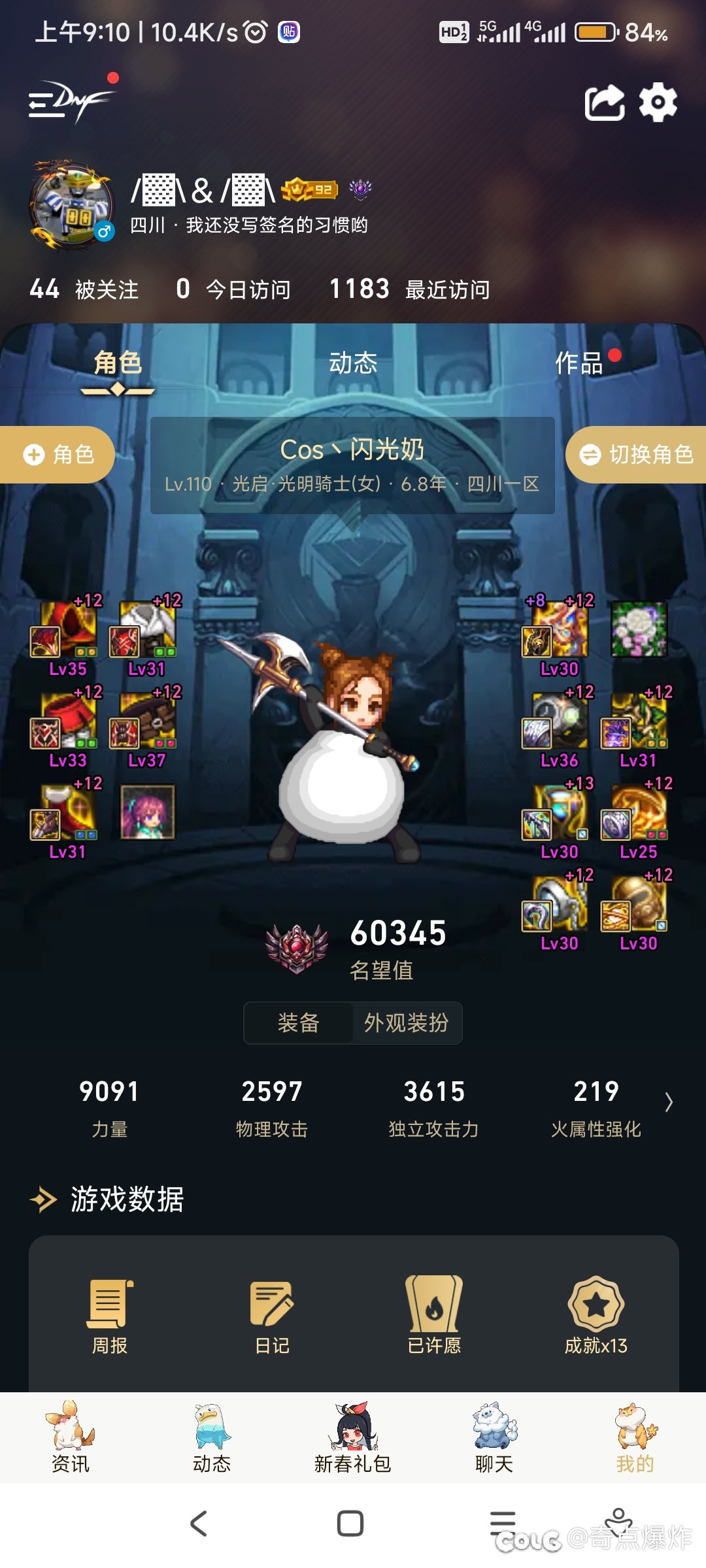
Task: Select the 装备 equipment view
Action: point(299,1022)
